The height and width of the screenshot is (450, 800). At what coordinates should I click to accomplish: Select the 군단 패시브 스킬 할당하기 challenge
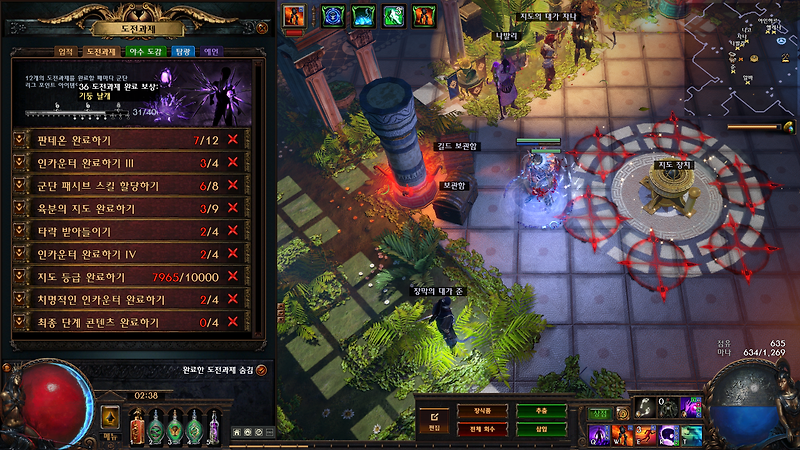point(130,185)
